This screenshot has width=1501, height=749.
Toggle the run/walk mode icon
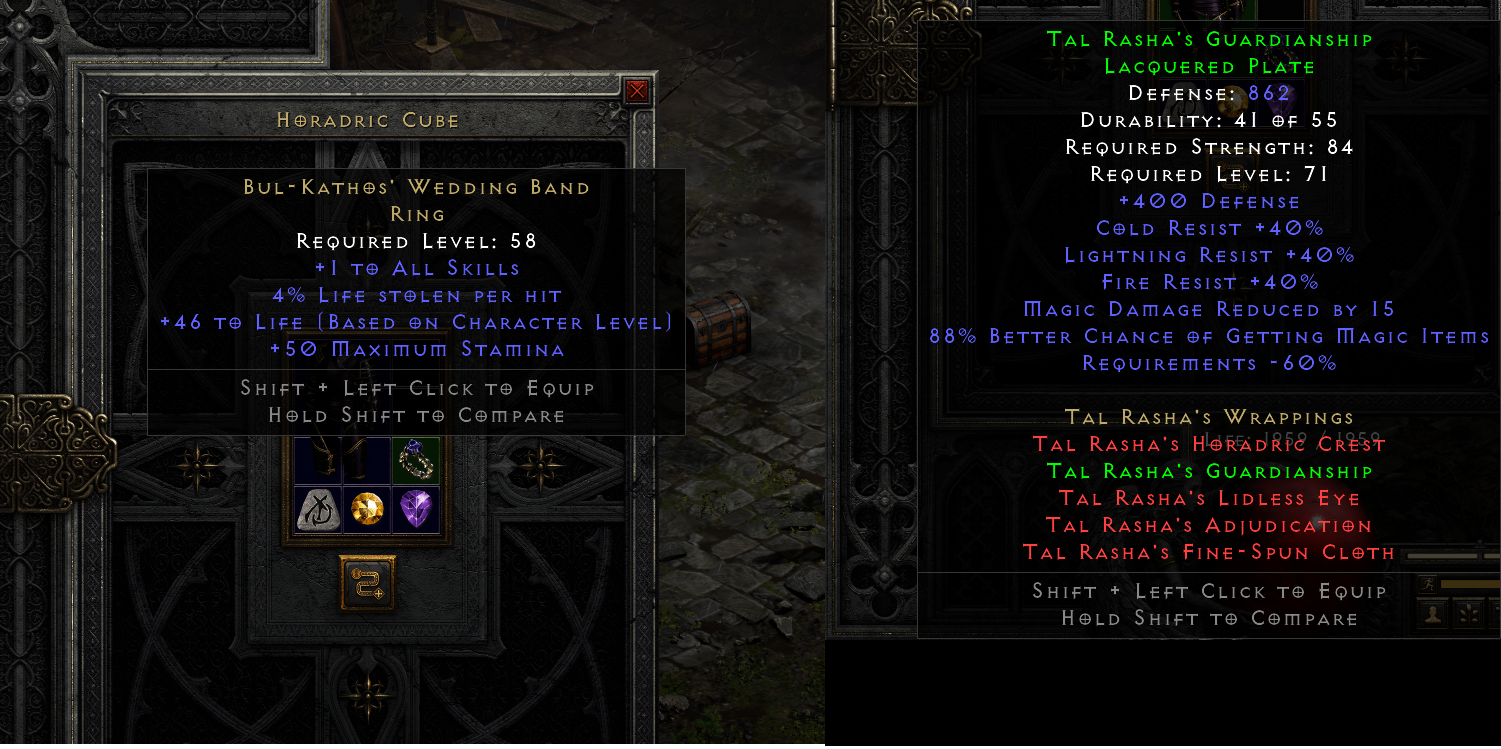[x=1428, y=584]
